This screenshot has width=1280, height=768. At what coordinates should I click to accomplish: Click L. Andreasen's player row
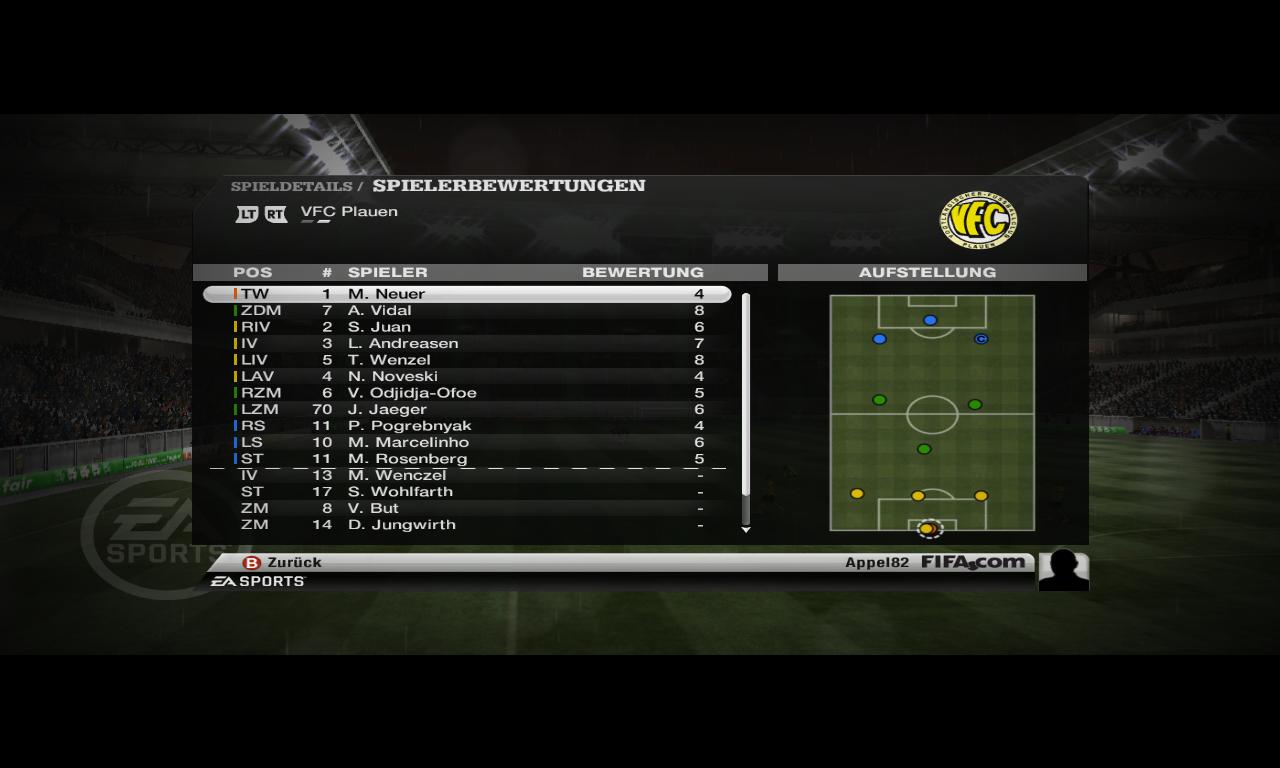coord(467,343)
